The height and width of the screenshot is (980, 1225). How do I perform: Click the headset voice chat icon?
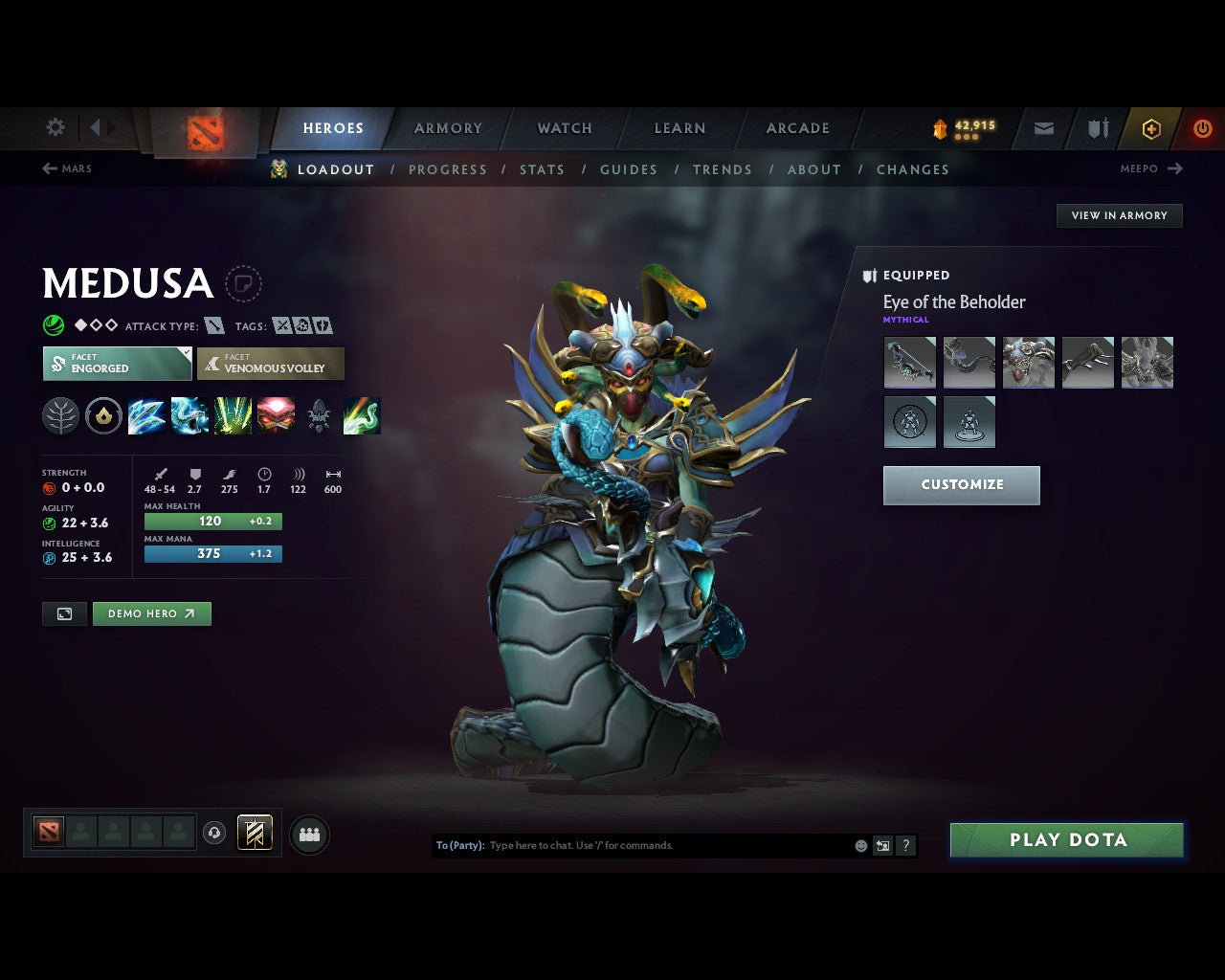pyautogui.click(x=212, y=833)
